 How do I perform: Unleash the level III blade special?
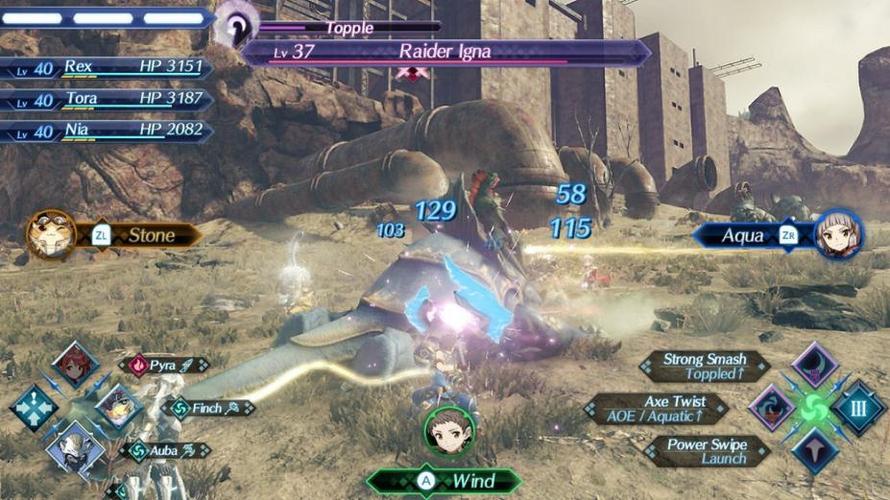pyautogui.click(x=858, y=409)
